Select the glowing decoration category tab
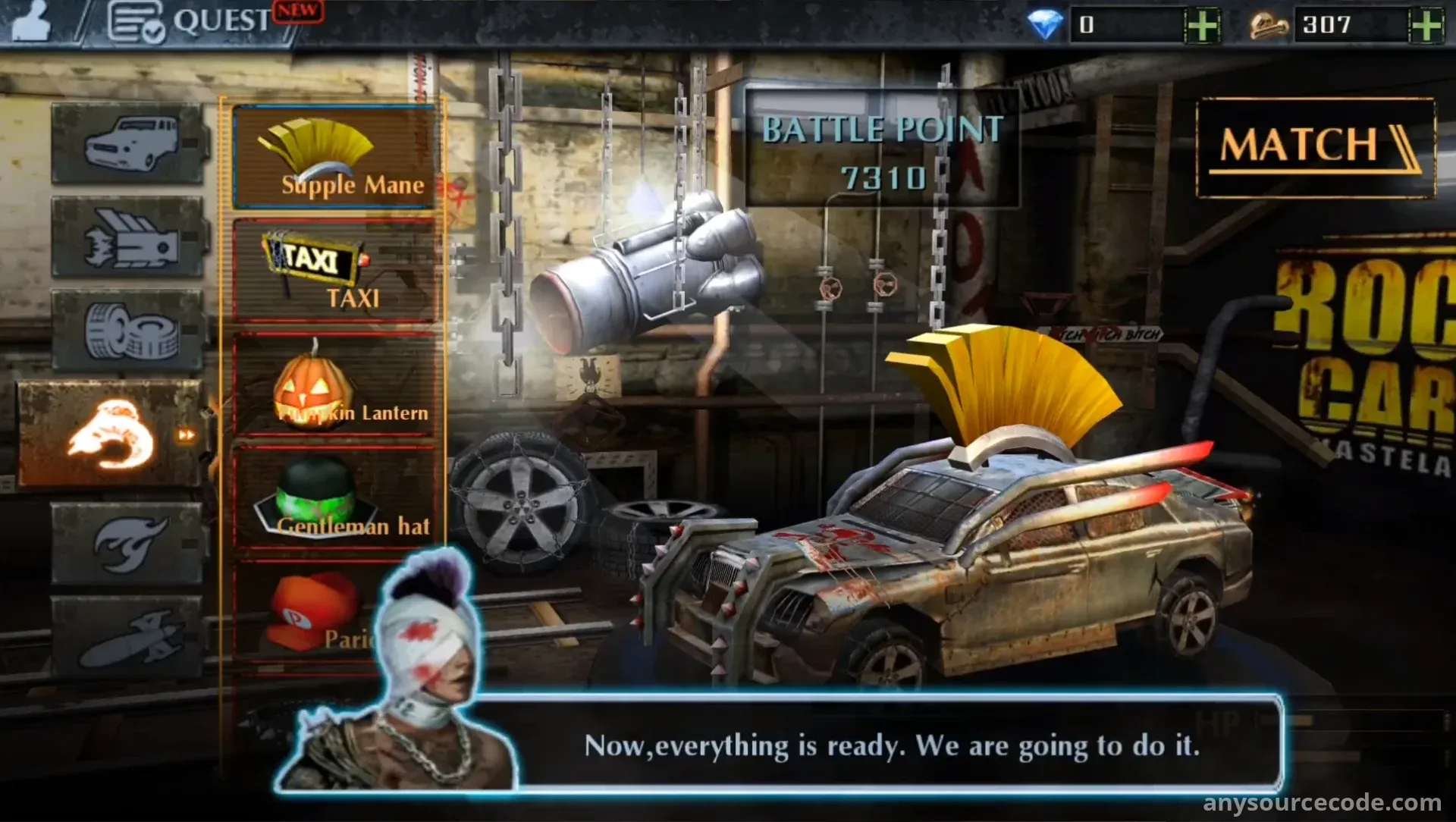Screen dimensions: 1456x822 (111, 434)
